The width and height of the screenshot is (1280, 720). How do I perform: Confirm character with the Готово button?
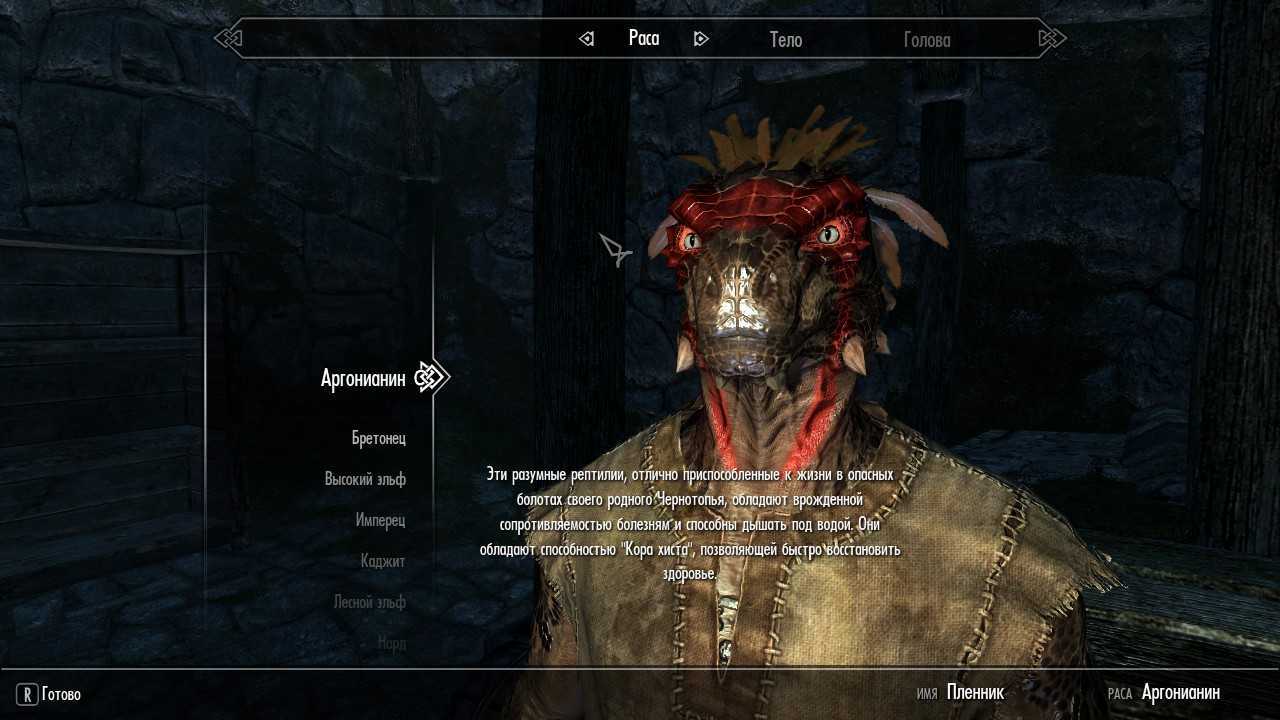tap(50, 694)
